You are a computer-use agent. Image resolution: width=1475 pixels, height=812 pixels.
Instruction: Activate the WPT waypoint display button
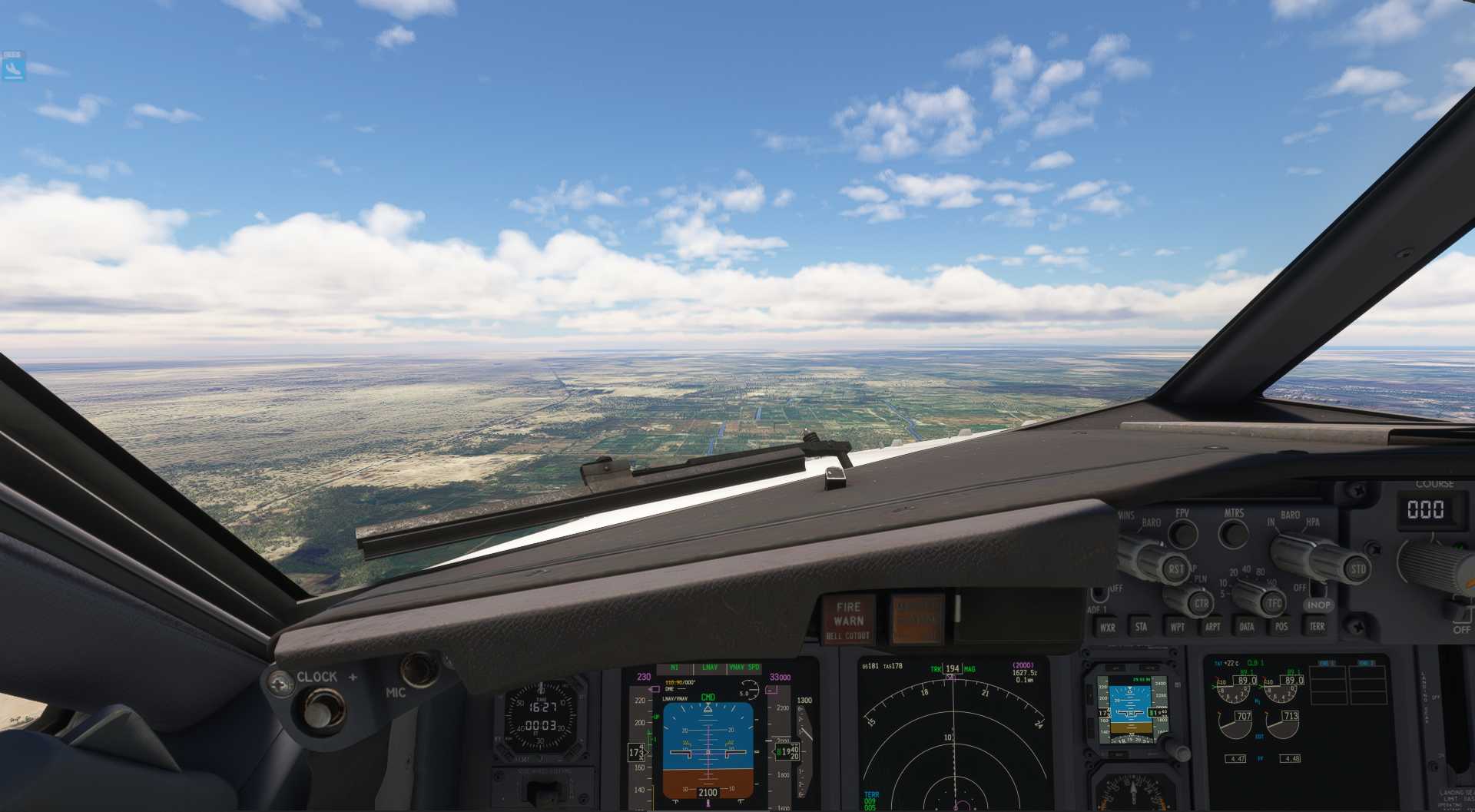1178,627
